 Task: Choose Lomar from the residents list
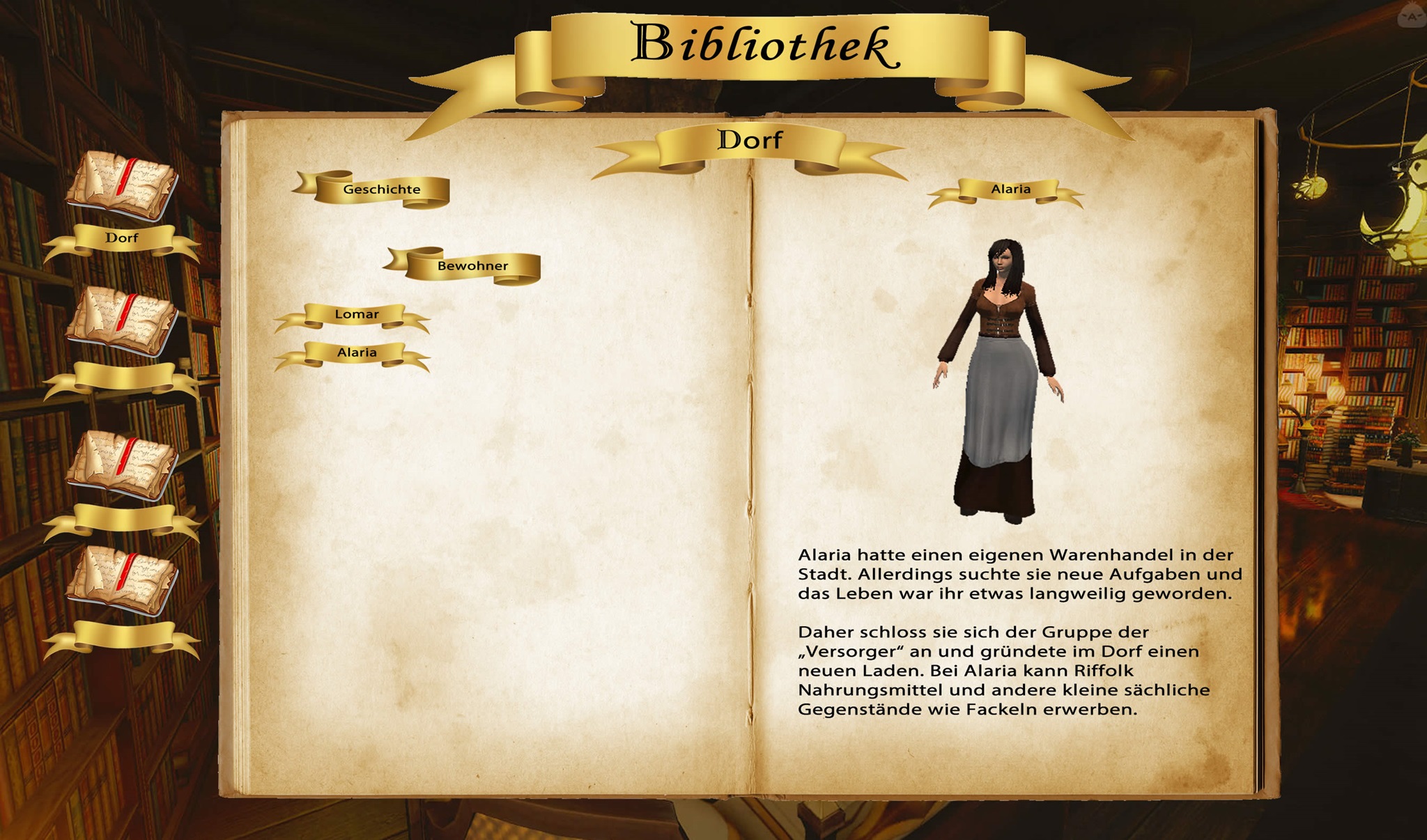pyautogui.click(x=356, y=315)
